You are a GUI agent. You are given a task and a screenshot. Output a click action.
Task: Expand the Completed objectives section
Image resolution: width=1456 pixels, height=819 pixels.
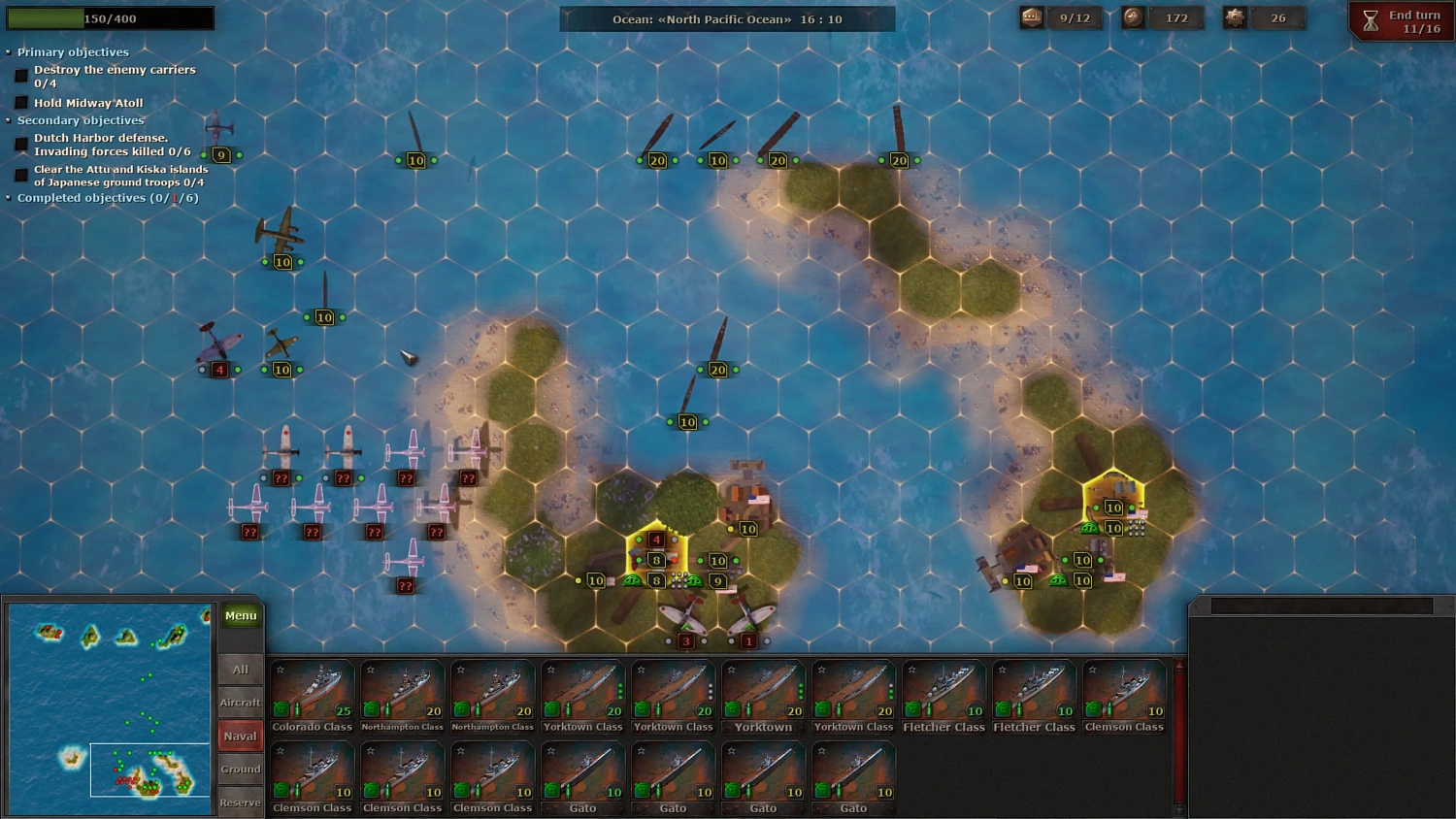(x=8, y=197)
